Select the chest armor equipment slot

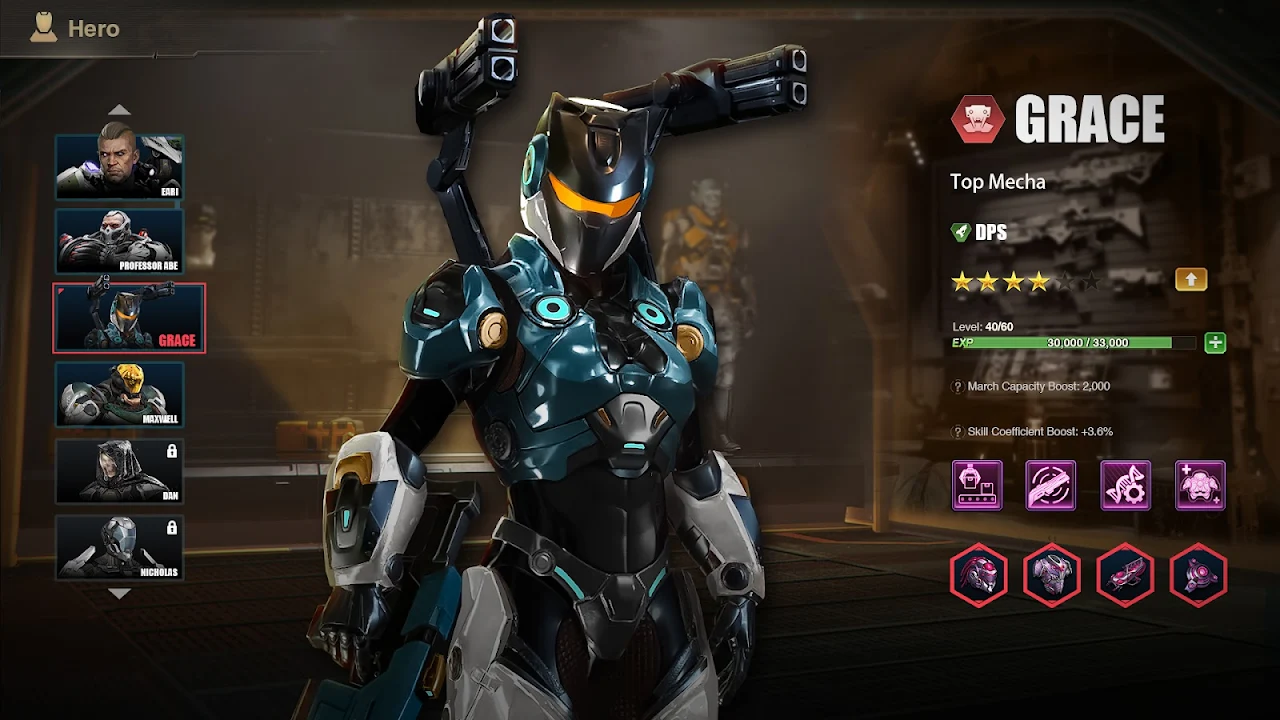[1052, 575]
